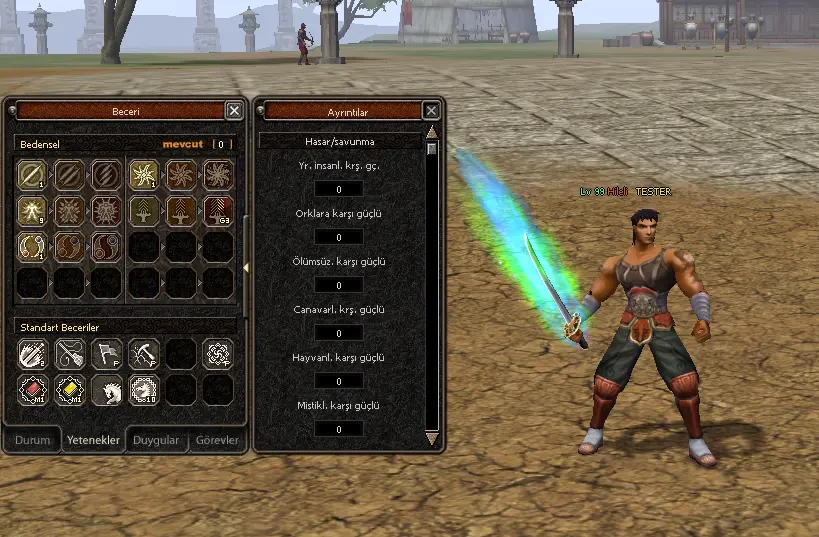Screen dimensions: 819x537
Task: Select the red gem M1 skill icon
Action: pos(32,390)
